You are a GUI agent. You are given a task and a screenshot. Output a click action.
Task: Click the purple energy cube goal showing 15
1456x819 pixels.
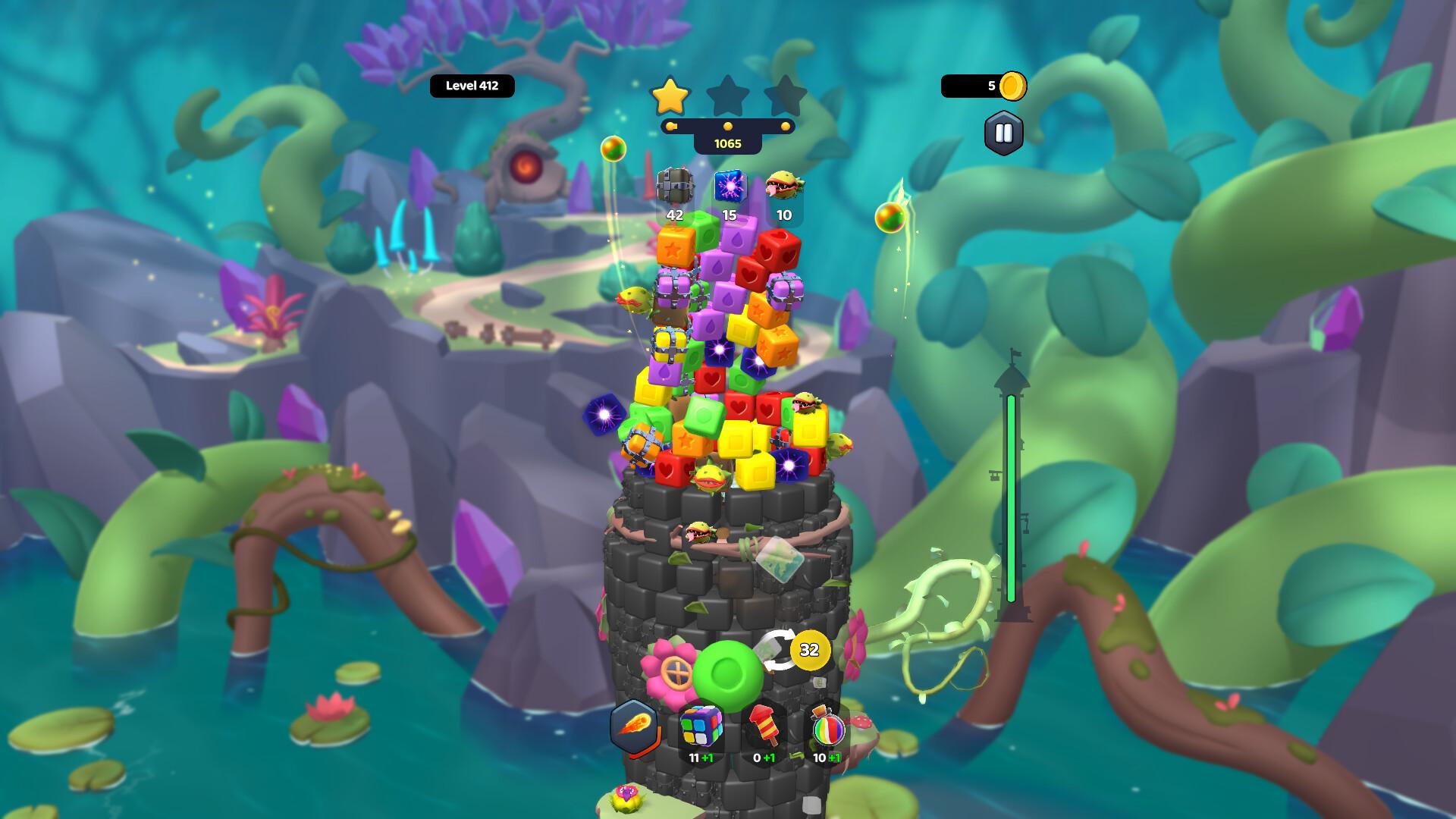[x=729, y=187]
